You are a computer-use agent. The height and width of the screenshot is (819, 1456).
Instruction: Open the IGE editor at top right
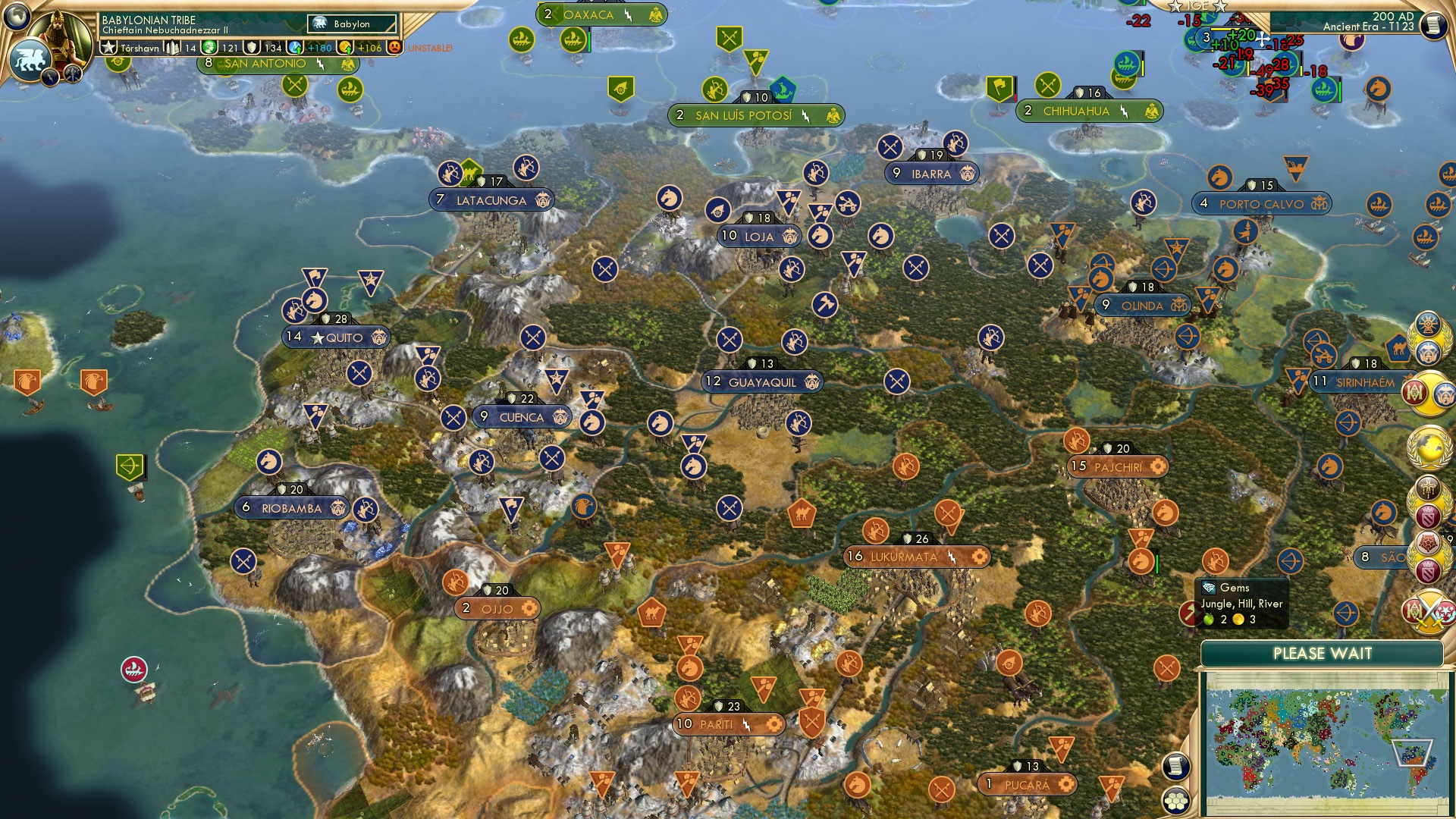[1197, 6]
